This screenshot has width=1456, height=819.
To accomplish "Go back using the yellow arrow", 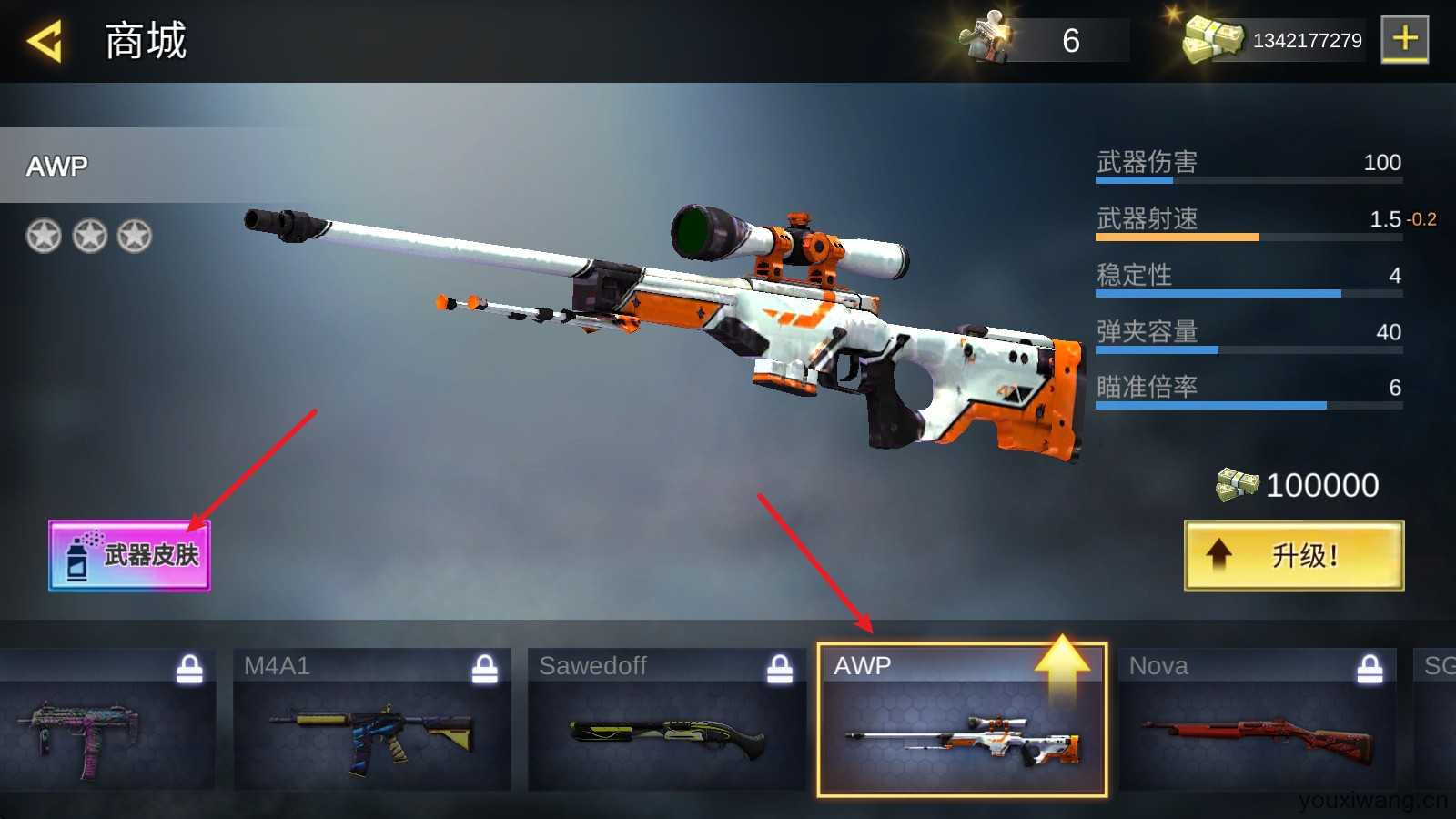I will coord(45,42).
